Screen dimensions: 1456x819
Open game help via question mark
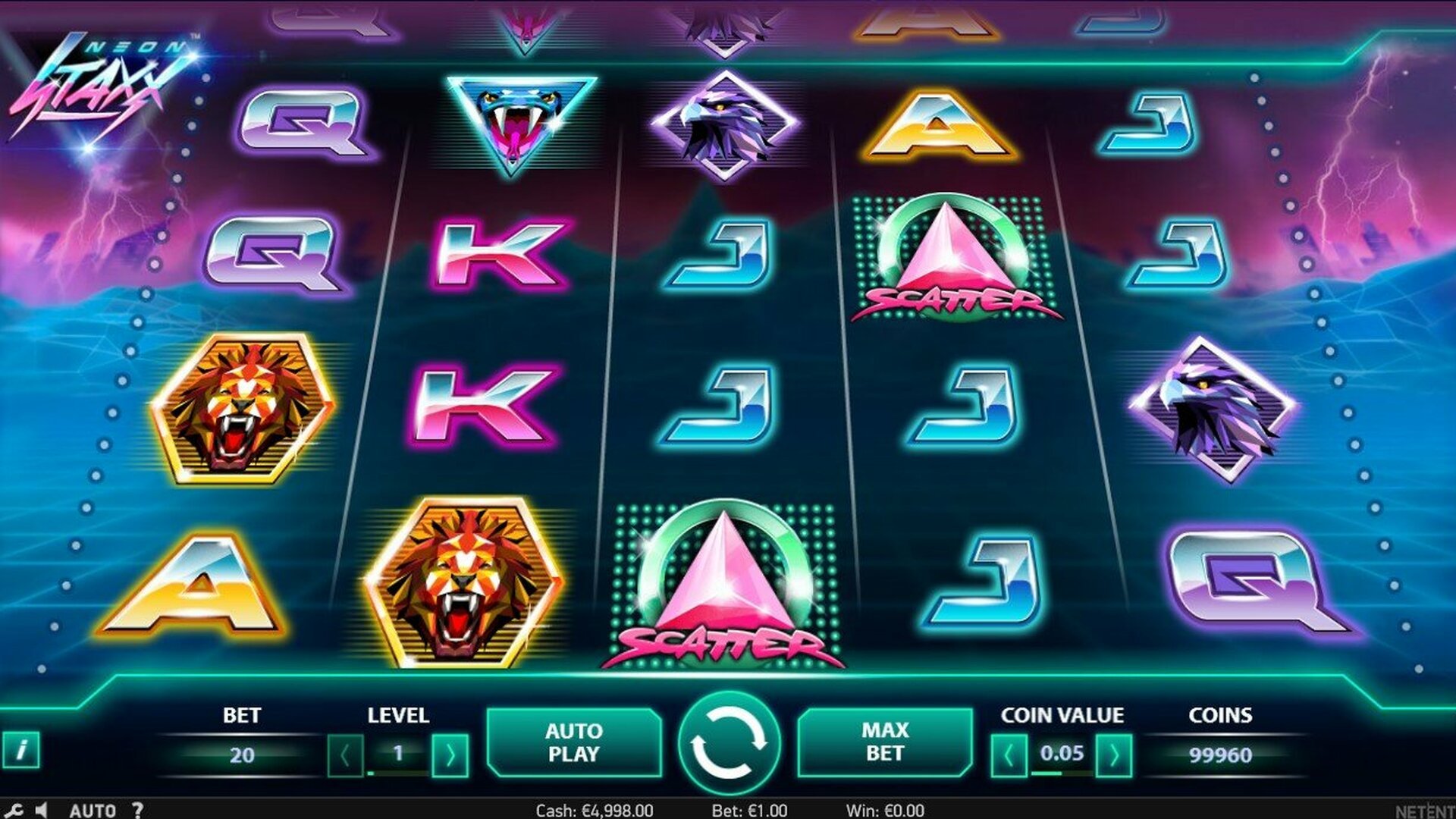pos(137,810)
